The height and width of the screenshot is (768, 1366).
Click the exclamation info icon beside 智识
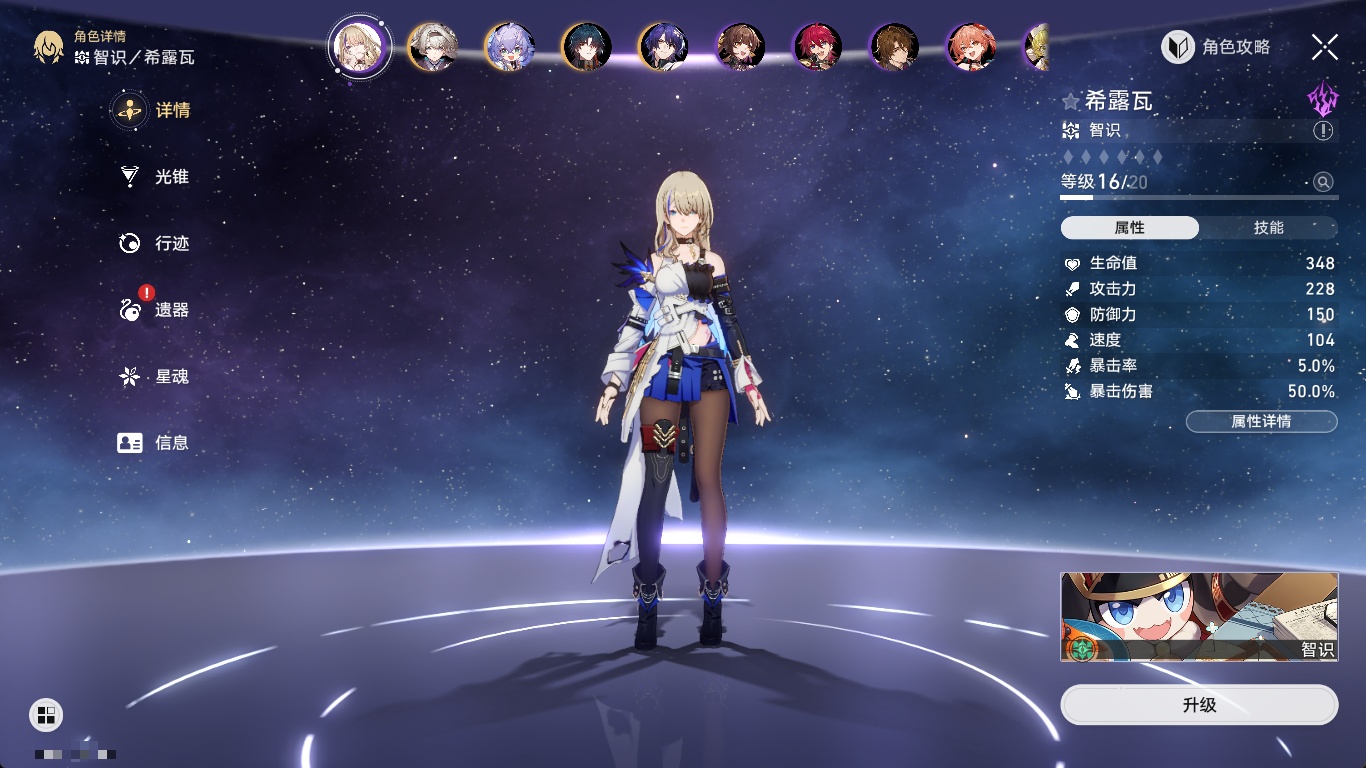coord(1323,131)
